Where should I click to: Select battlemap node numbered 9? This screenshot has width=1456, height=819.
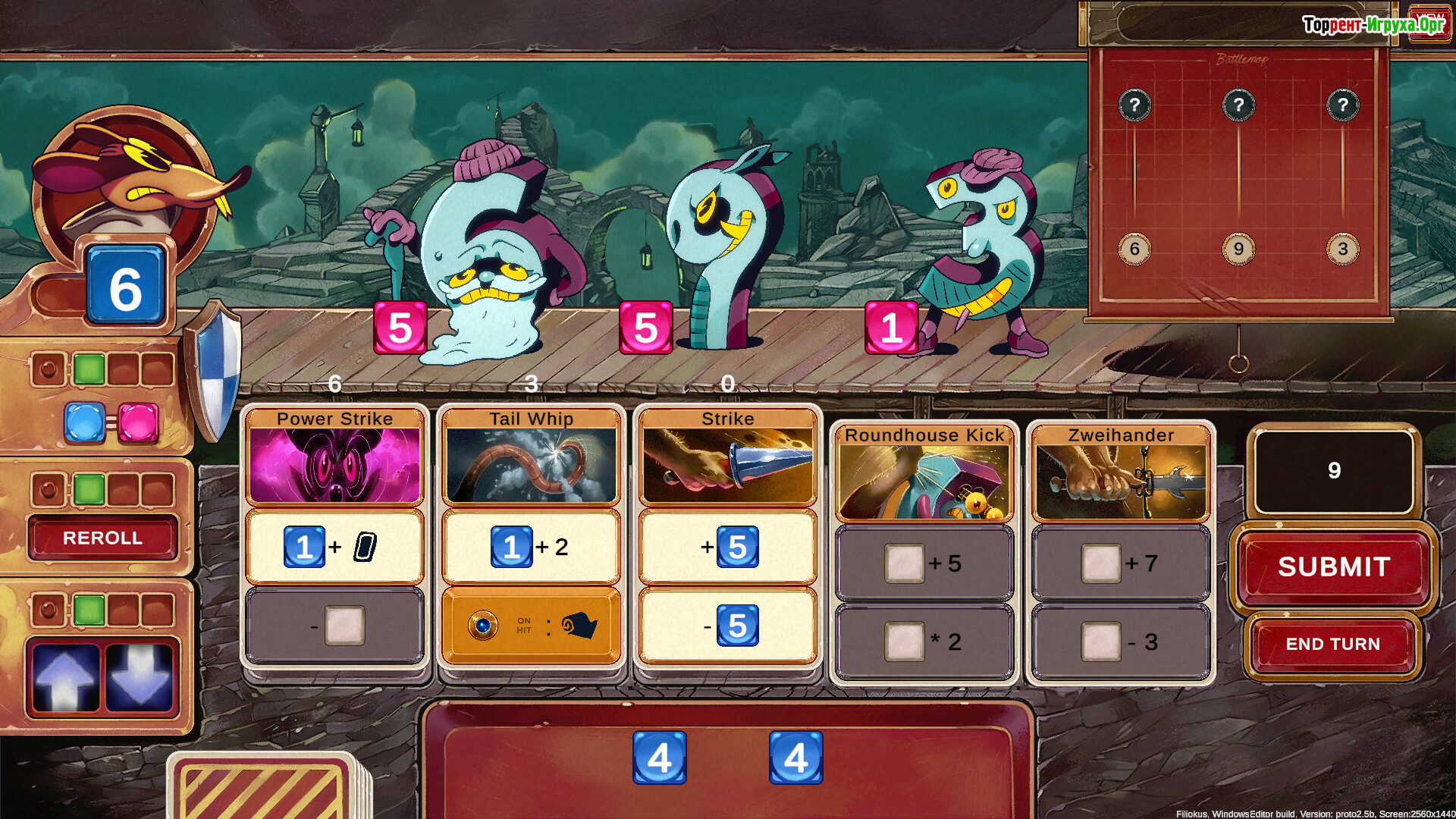pos(1238,249)
